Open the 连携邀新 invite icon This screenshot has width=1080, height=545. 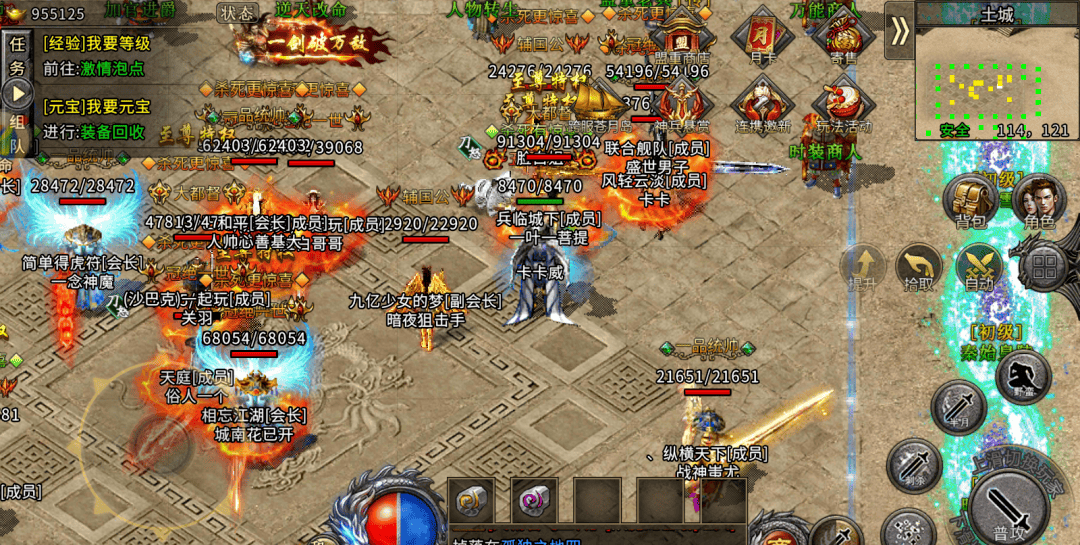[763, 104]
